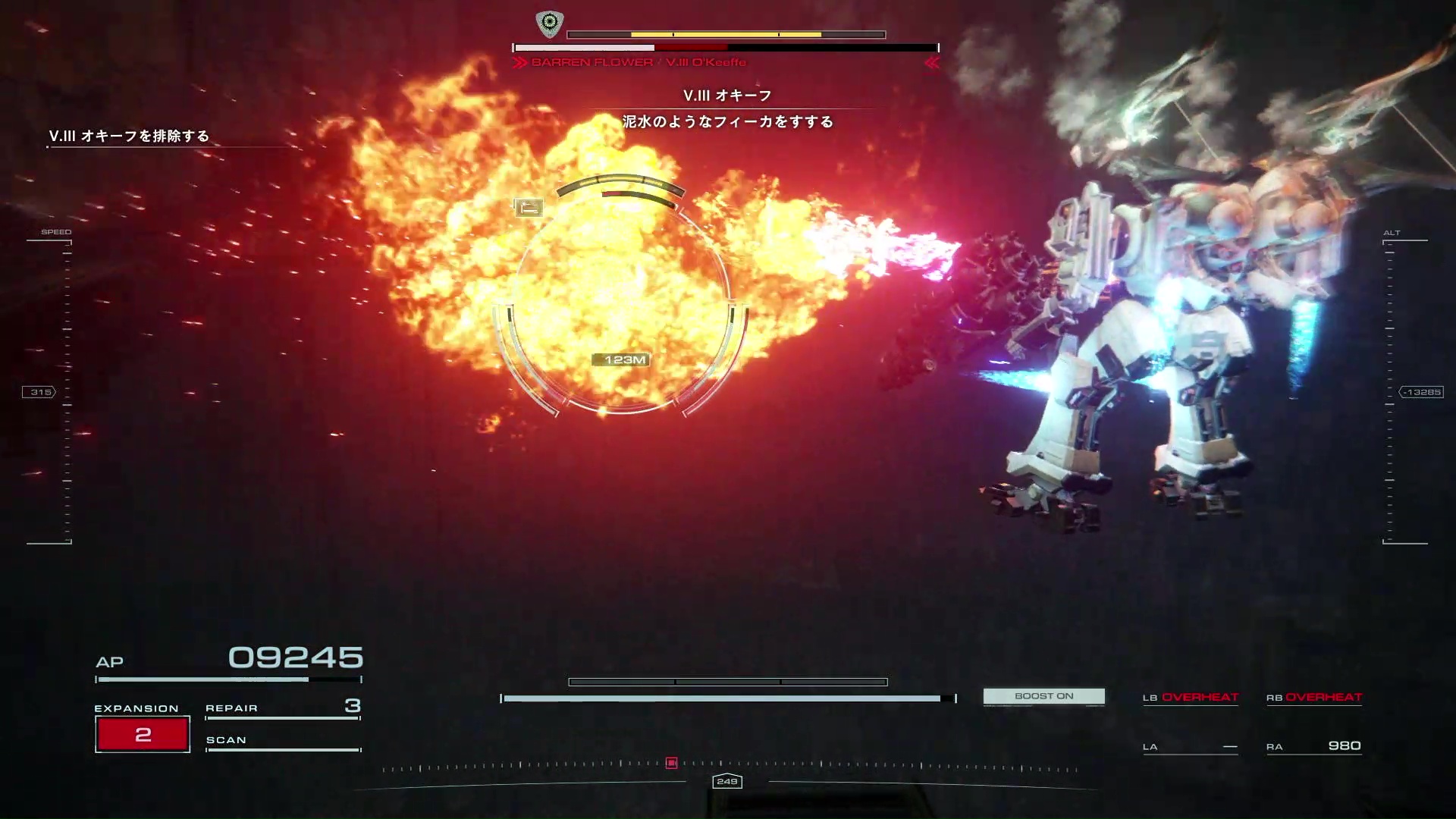
Task: Toggle the Boost On indicator
Action: click(1043, 696)
